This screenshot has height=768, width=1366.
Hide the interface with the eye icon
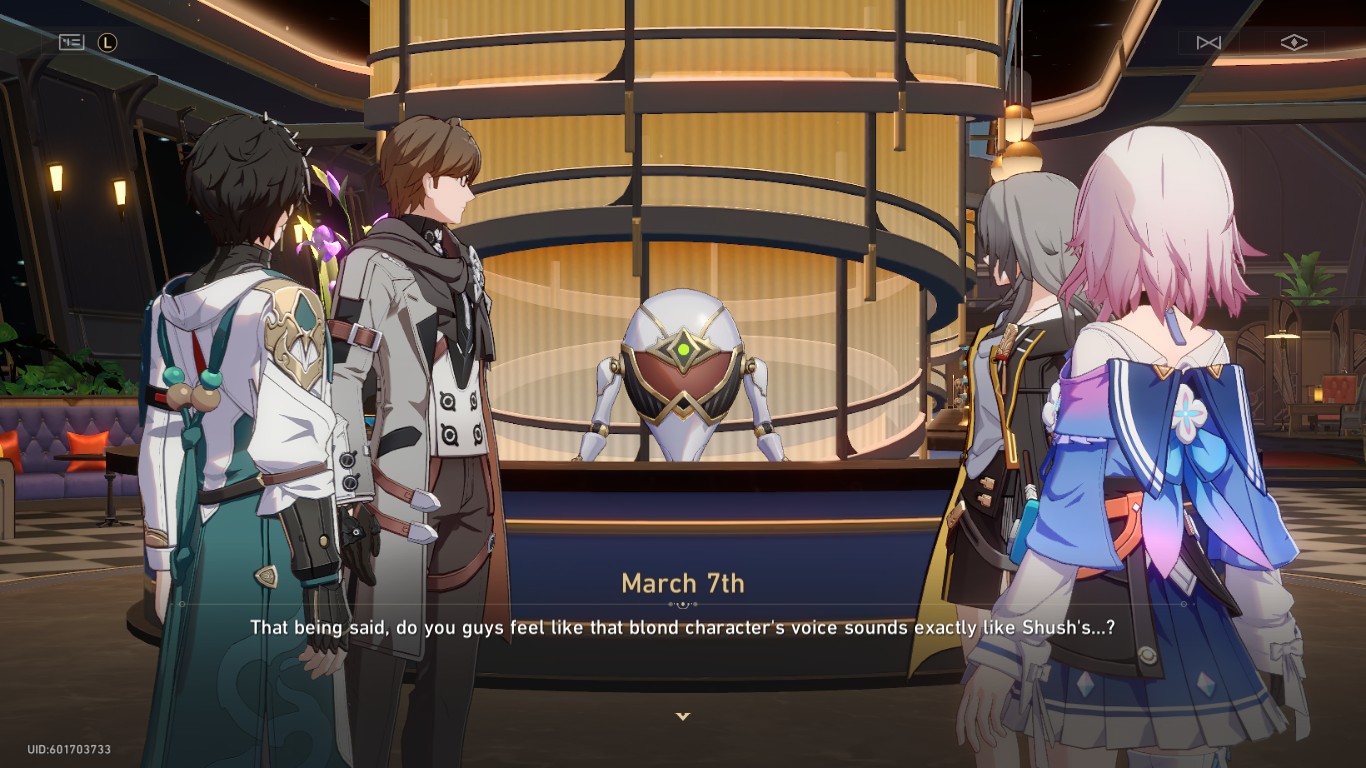[1293, 42]
